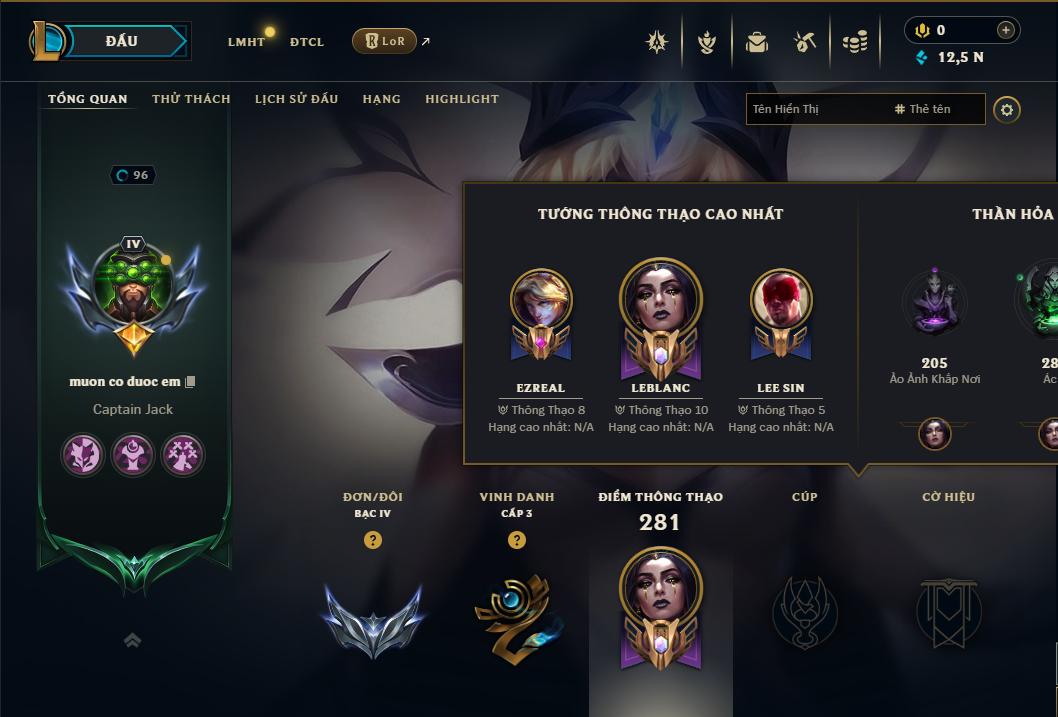Screen dimensions: 1058x717
Task: Click the VINH DANH question mark
Action: (x=516, y=540)
